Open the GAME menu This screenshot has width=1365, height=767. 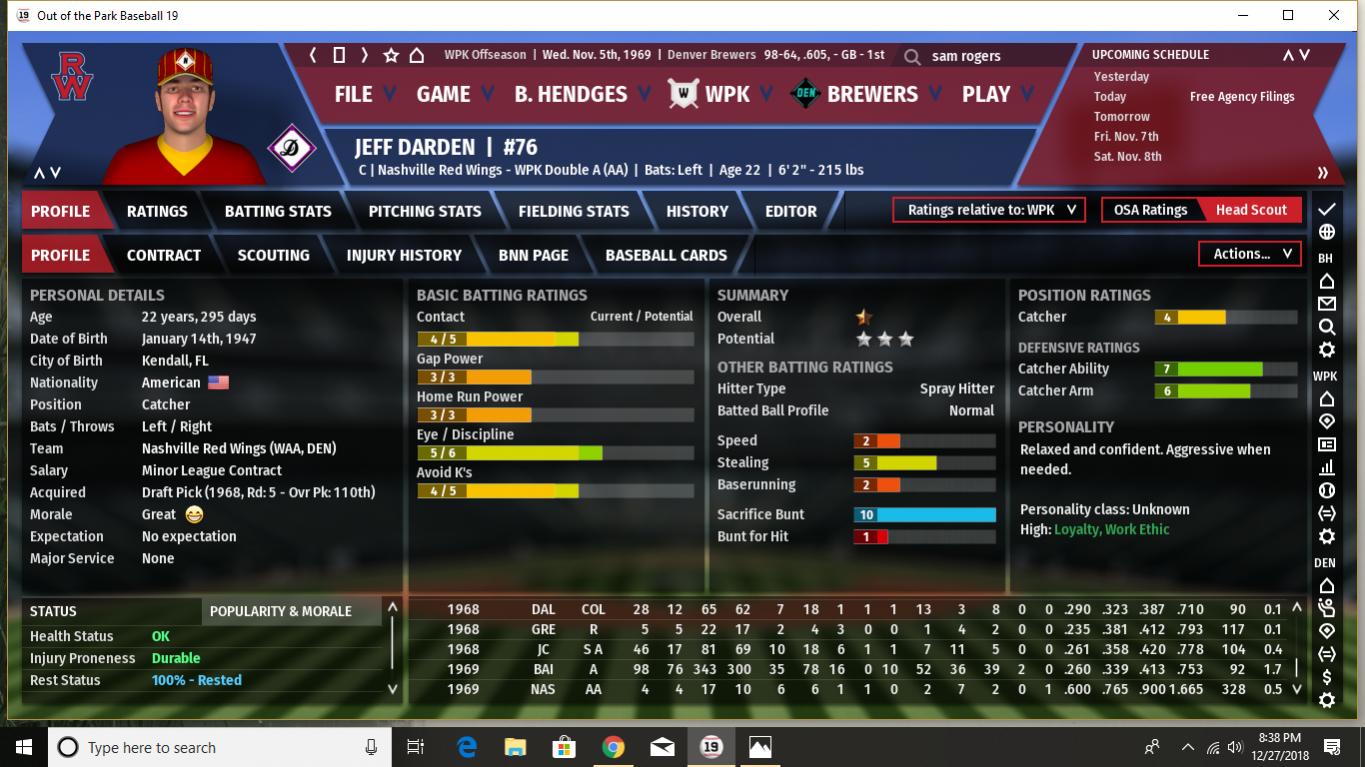[x=443, y=94]
